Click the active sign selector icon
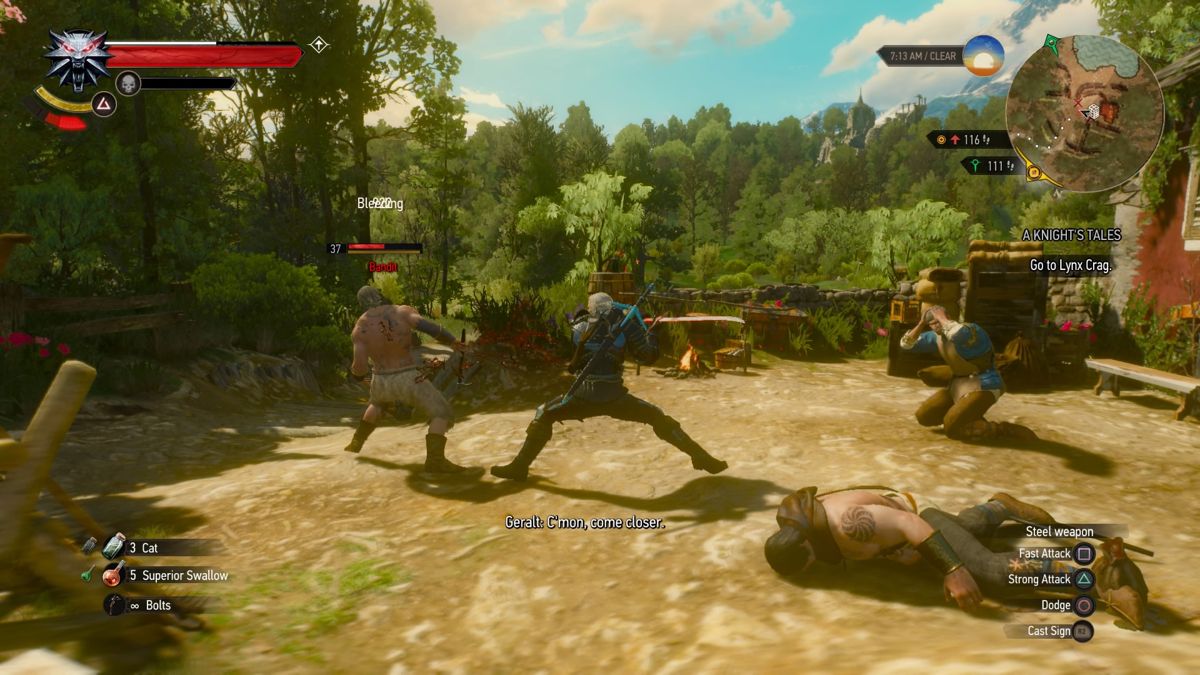Image resolution: width=1200 pixels, height=675 pixels. (x=104, y=104)
